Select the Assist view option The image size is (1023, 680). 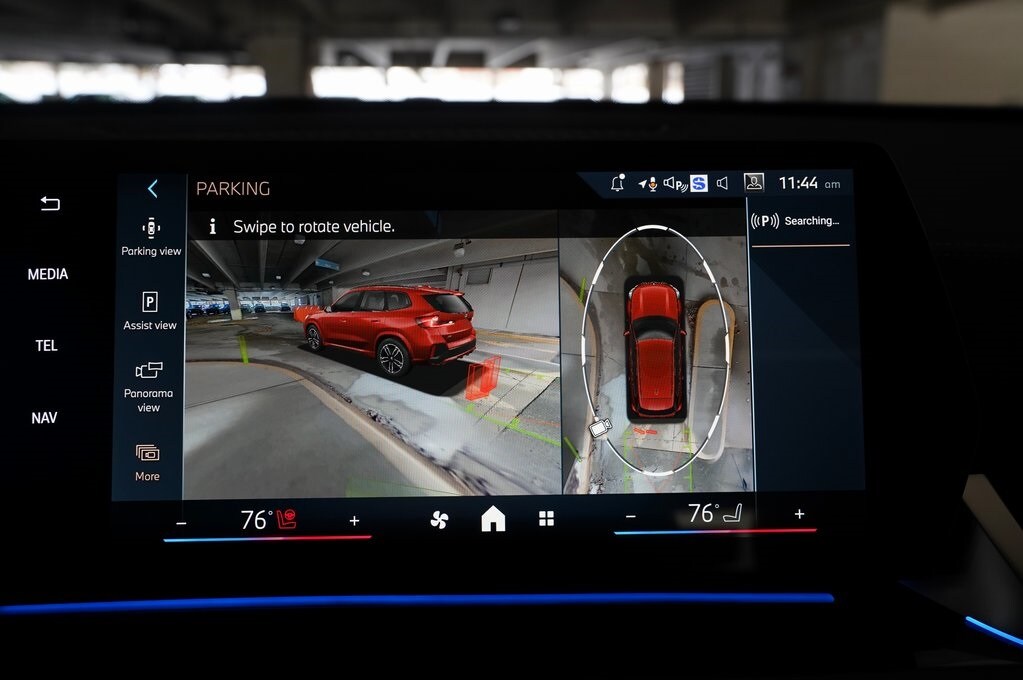click(x=150, y=310)
